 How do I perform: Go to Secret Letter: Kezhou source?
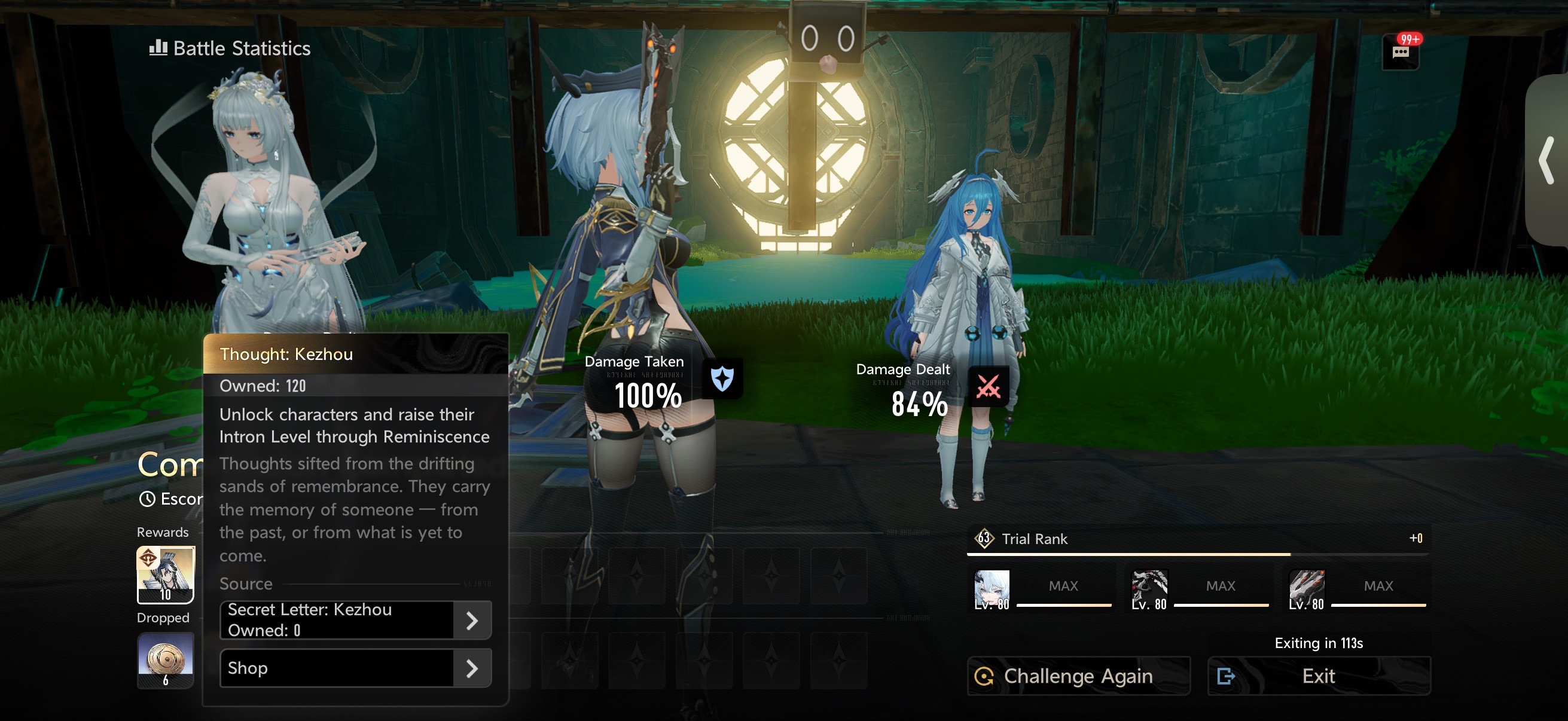pos(355,620)
